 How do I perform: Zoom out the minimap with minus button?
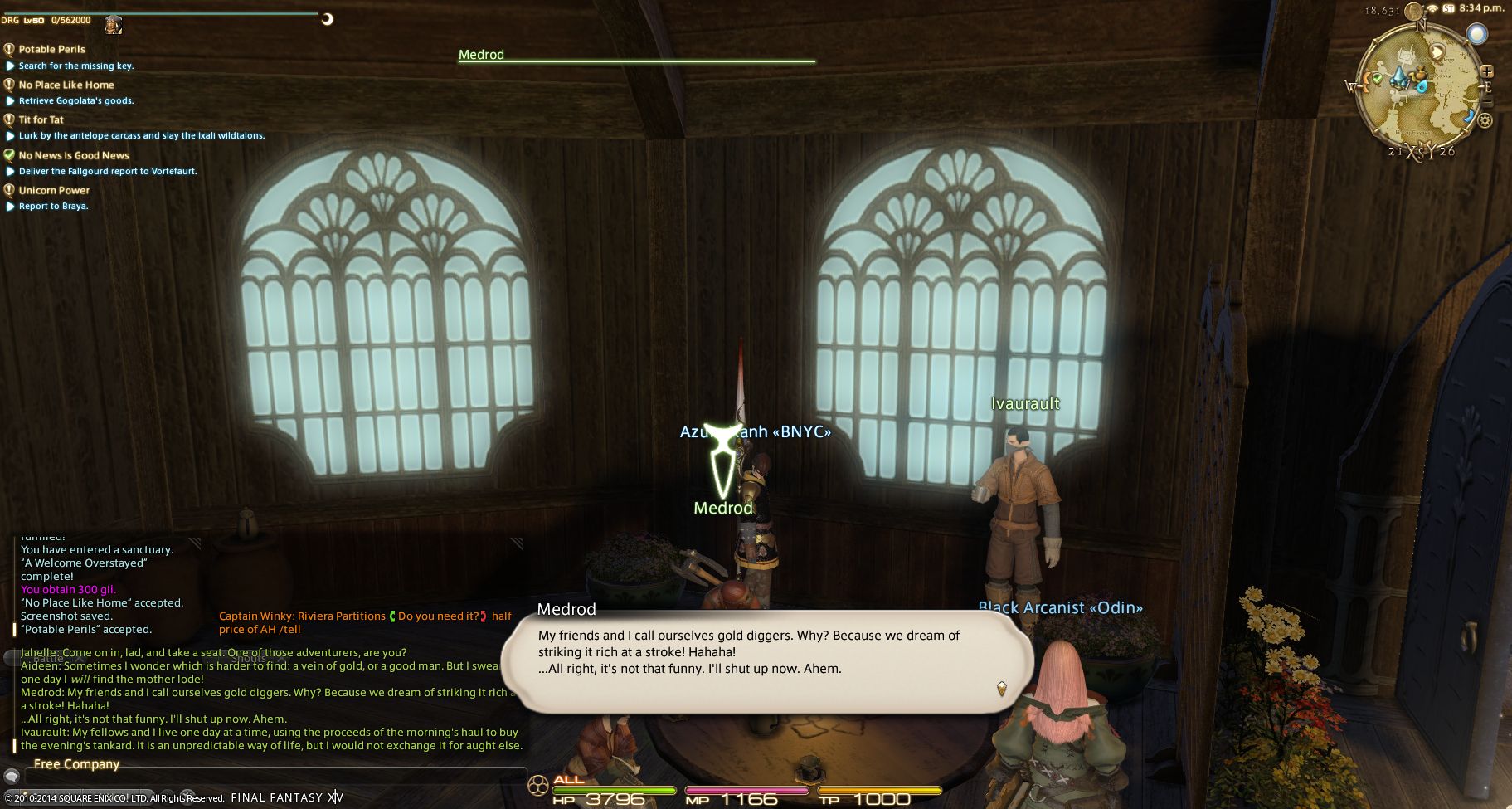[x=1486, y=101]
